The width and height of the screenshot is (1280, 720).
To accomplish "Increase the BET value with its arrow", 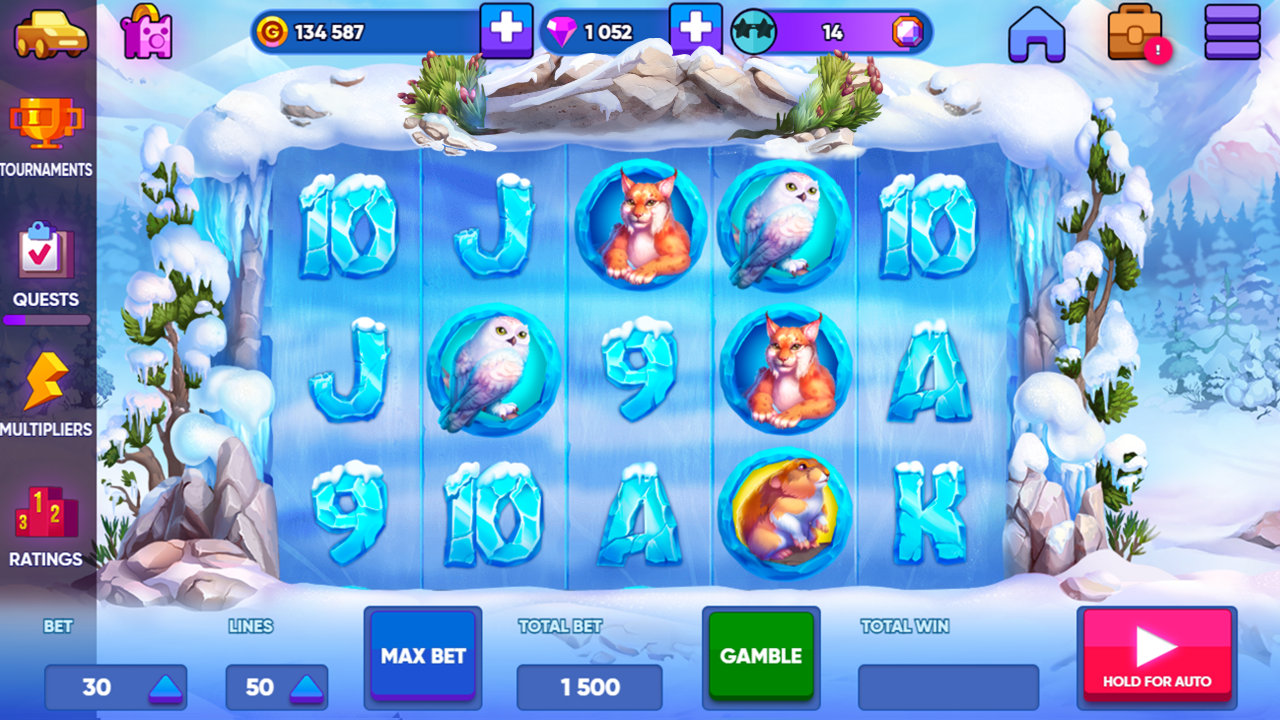I will coord(163,687).
